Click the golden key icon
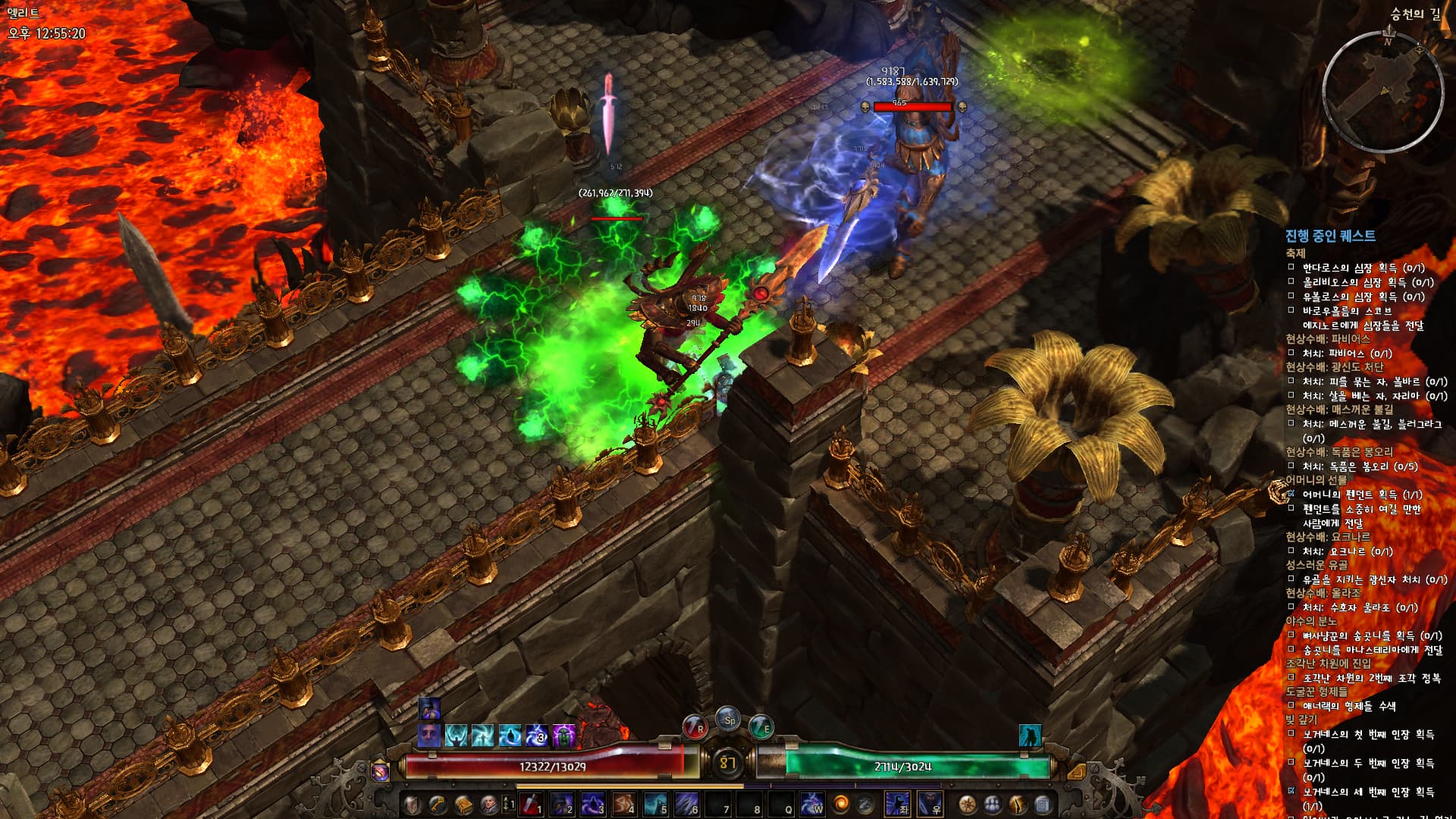Image resolution: width=1456 pixels, height=819 pixels. pyautogui.click(x=438, y=805)
